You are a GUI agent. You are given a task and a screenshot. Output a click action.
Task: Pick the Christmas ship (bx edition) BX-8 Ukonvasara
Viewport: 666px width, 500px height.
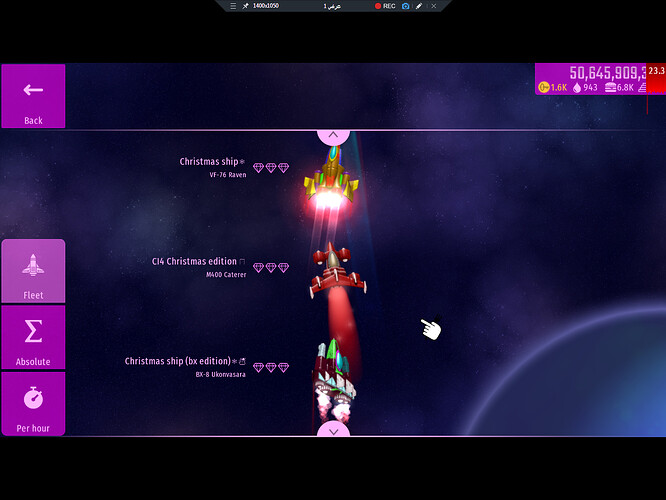pyautogui.click(x=205, y=367)
